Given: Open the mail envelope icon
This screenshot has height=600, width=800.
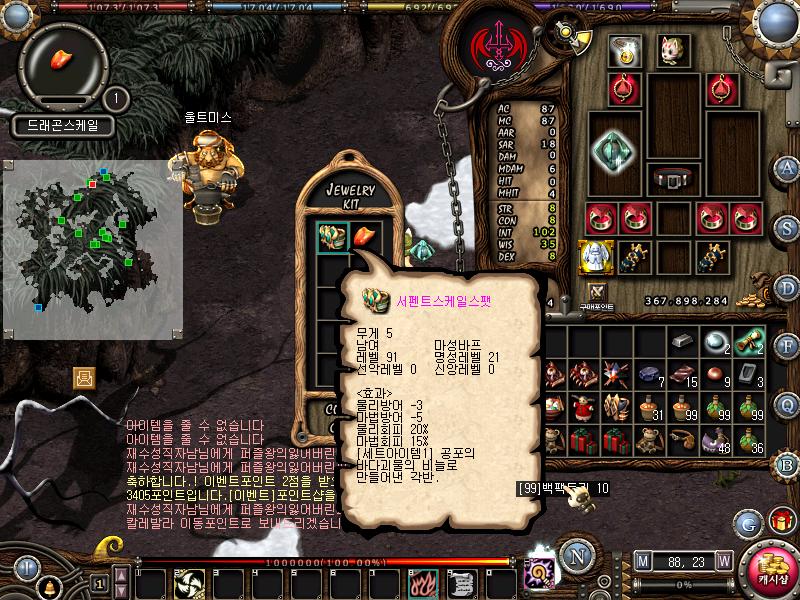Looking at the screenshot, I should (84, 377).
